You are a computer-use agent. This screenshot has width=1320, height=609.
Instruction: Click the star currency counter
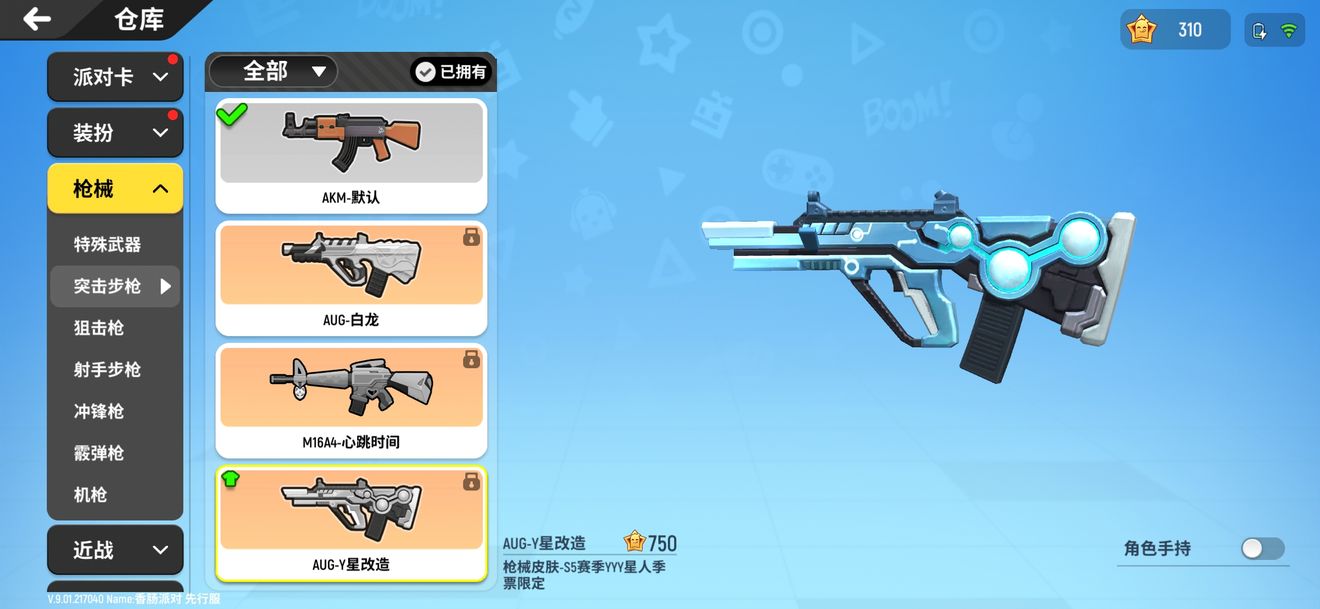coord(1174,30)
